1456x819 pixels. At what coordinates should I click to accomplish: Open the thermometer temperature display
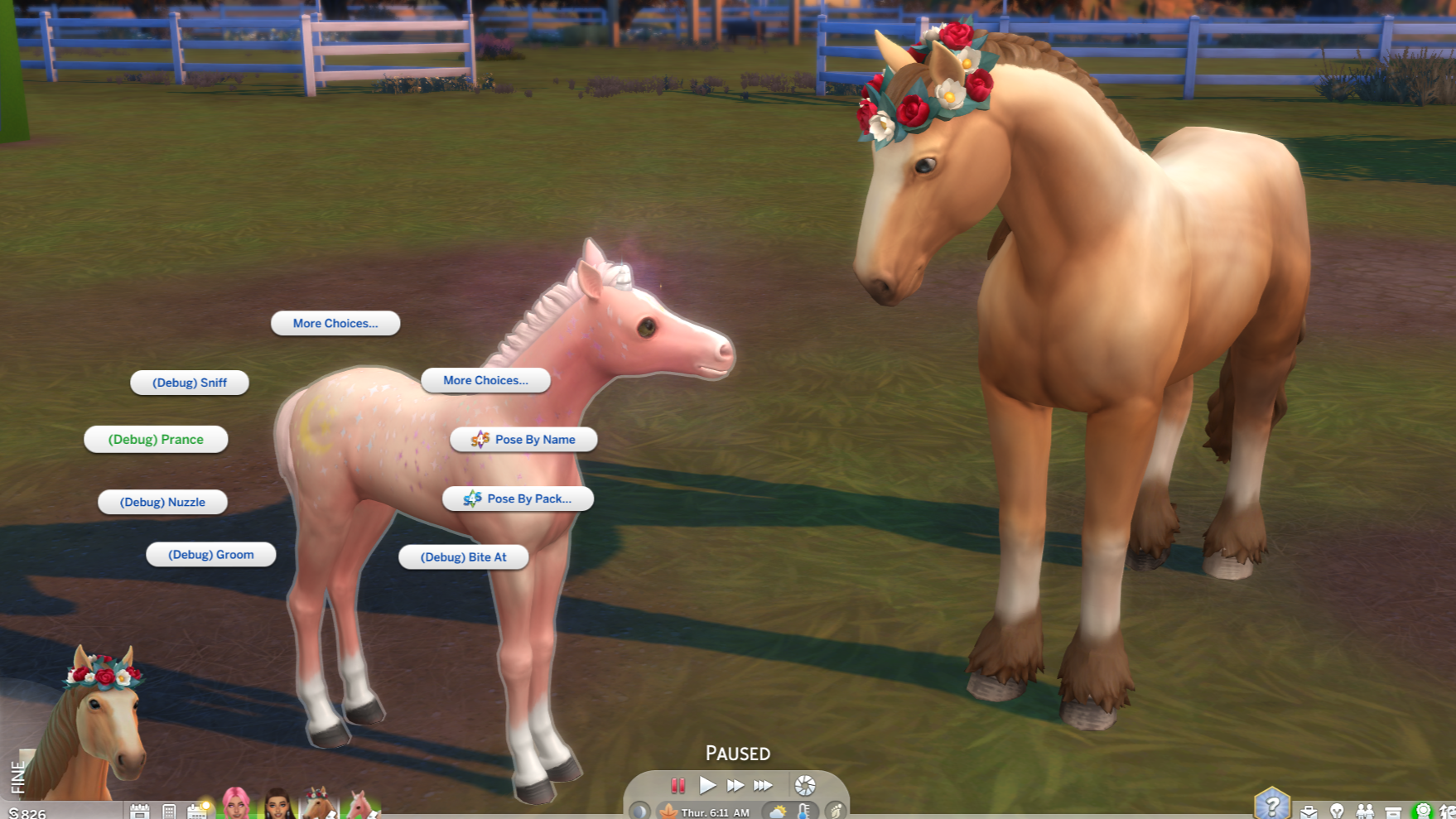pos(803,812)
